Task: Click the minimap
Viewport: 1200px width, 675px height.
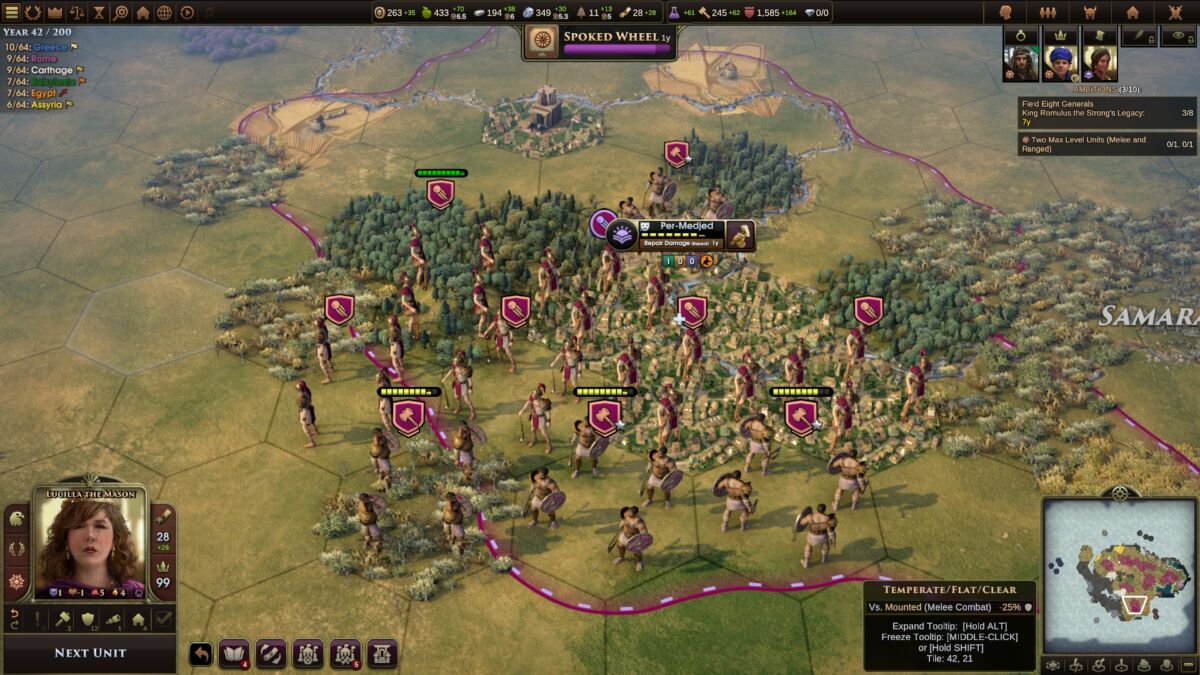Action: tap(1119, 574)
